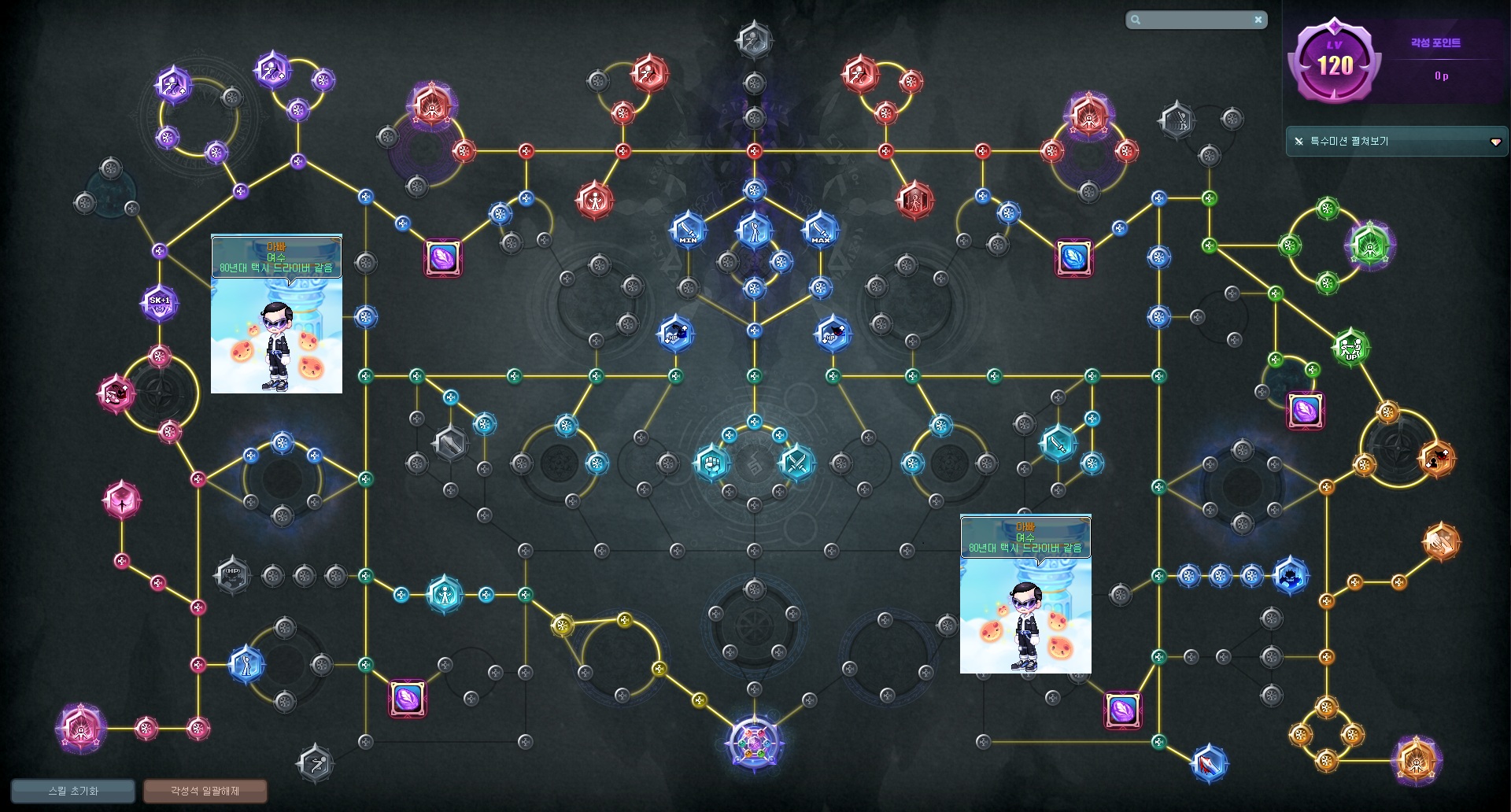This screenshot has height=812, width=1511.
Task: Open the blue awakening stone slot
Action: [x=1073, y=257]
